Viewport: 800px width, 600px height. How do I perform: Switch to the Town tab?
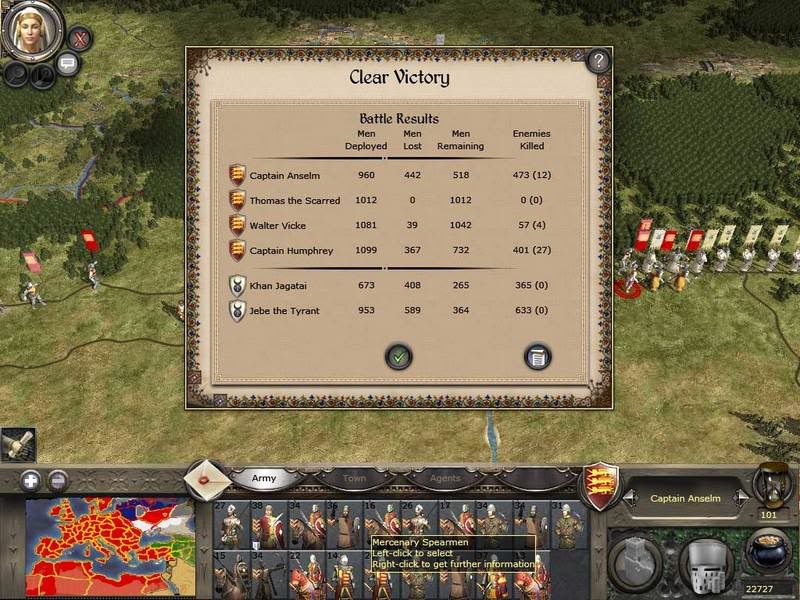pyautogui.click(x=354, y=478)
